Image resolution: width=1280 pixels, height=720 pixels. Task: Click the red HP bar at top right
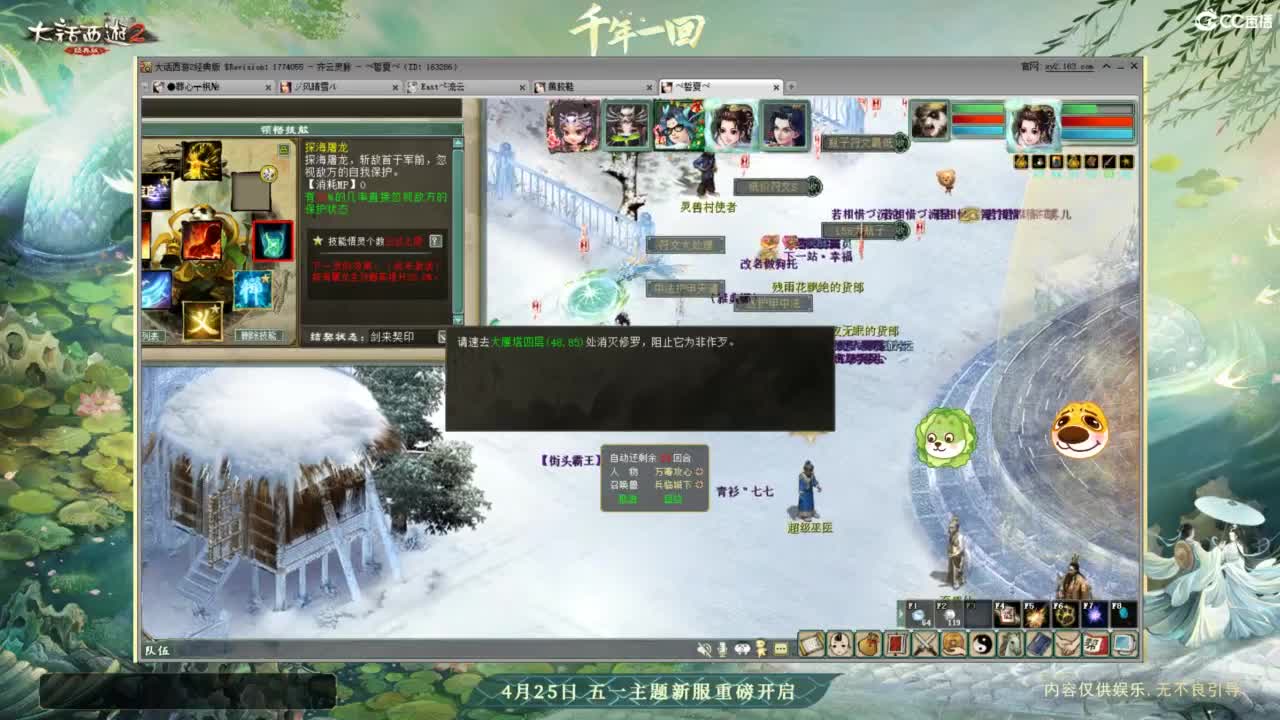[x=1097, y=122]
